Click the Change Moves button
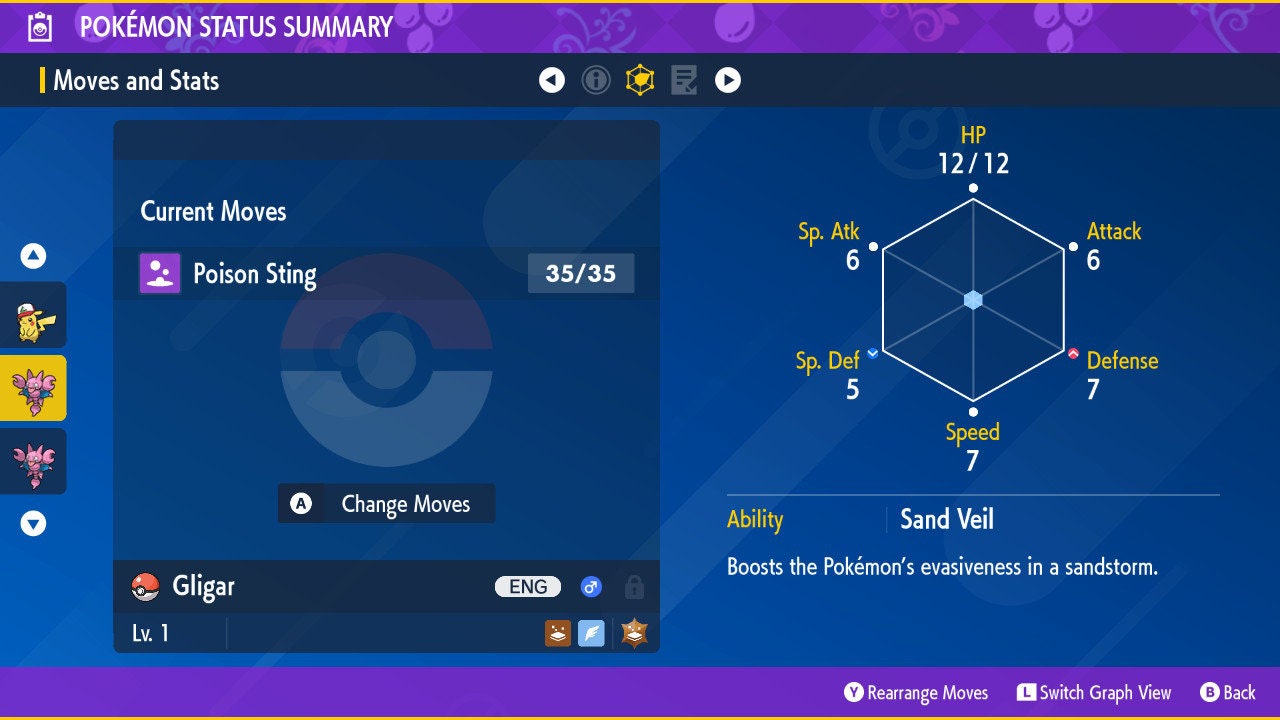This screenshot has height=720, width=1280. point(386,504)
